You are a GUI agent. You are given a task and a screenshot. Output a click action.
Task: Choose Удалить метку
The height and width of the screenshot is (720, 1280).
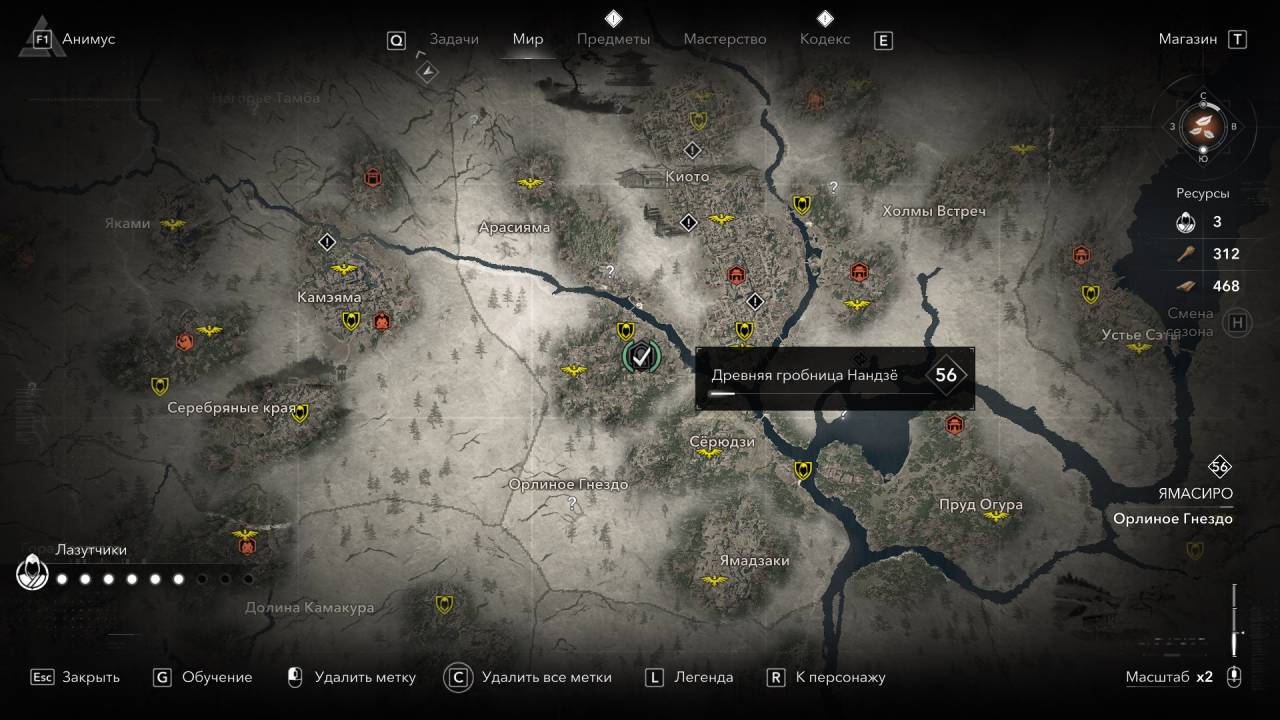[351, 677]
